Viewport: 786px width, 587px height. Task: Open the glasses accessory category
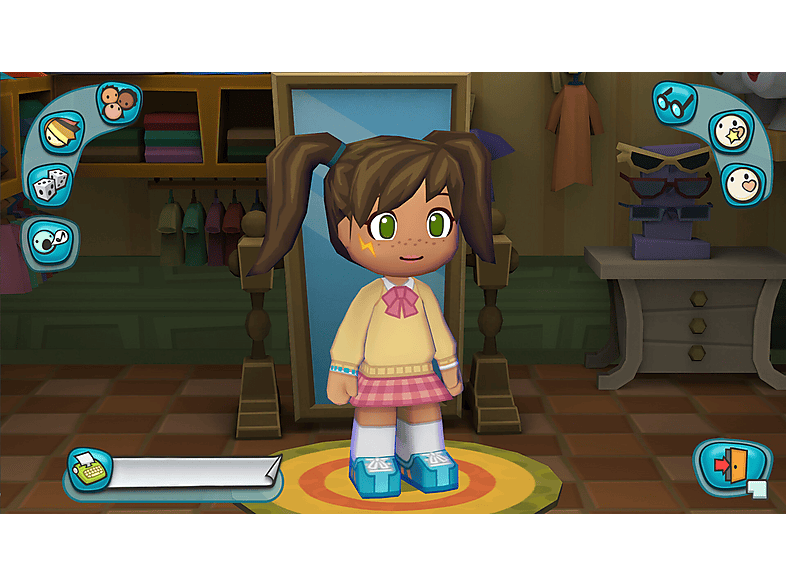click(674, 101)
